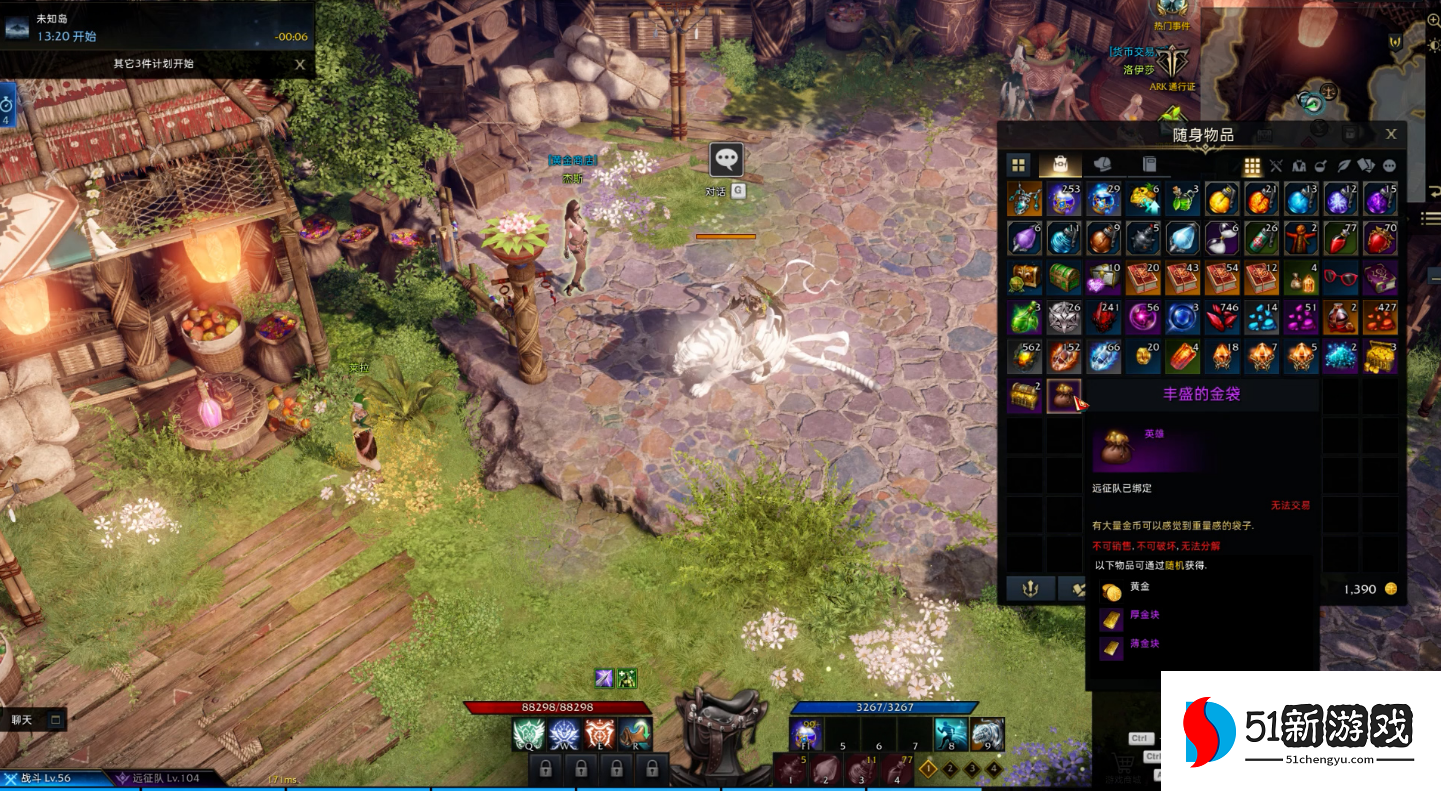The image size is (1441, 791).
Task: Click the red sunglasses item slot
Action: [1340, 277]
